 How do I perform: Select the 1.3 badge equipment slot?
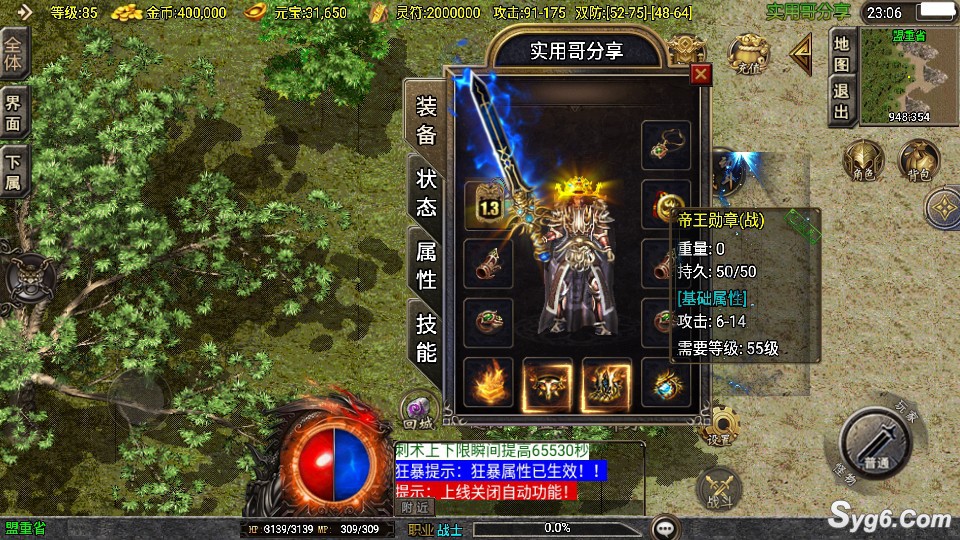[488, 205]
